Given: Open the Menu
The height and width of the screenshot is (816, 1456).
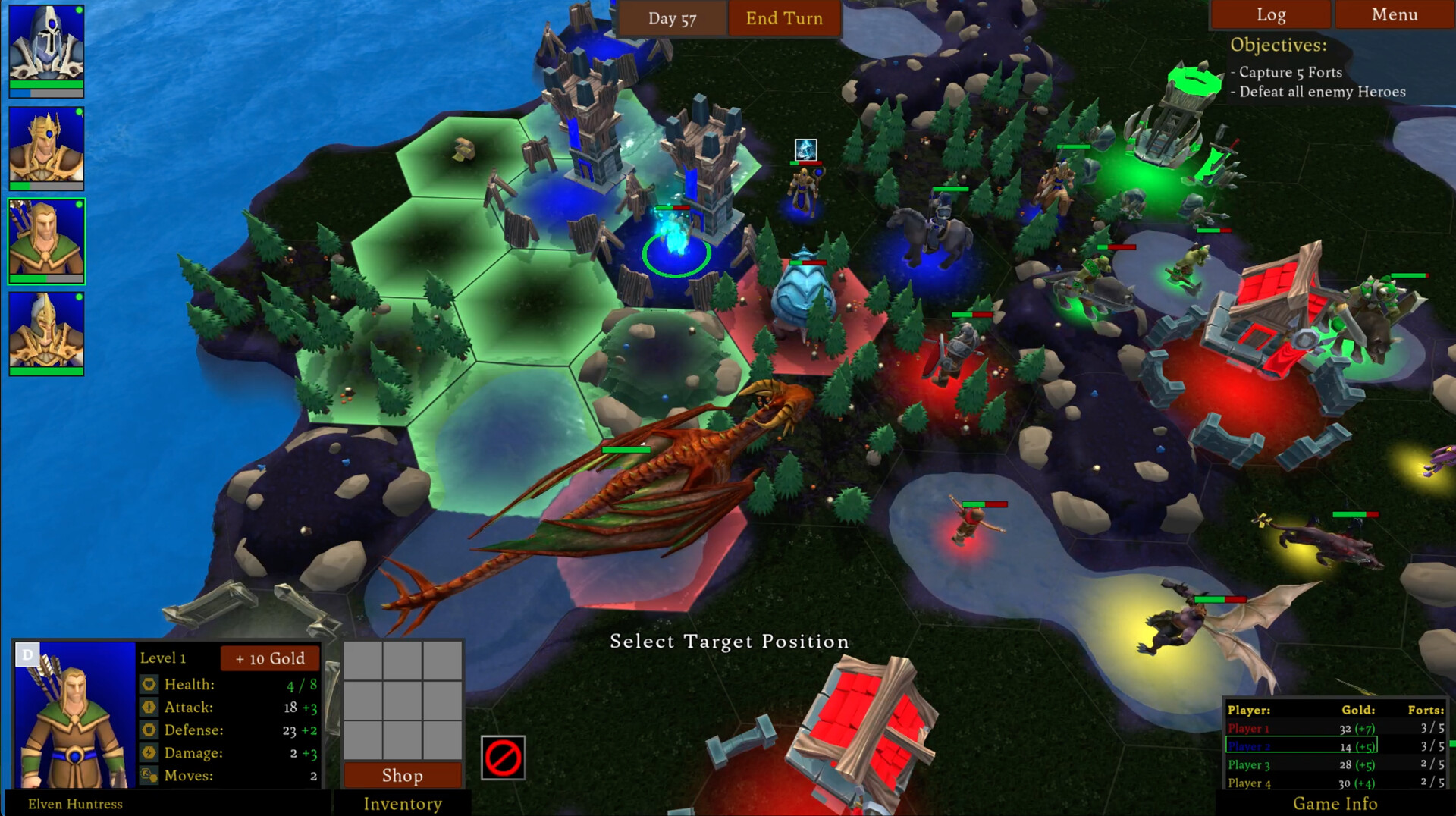Looking at the screenshot, I should (1394, 14).
